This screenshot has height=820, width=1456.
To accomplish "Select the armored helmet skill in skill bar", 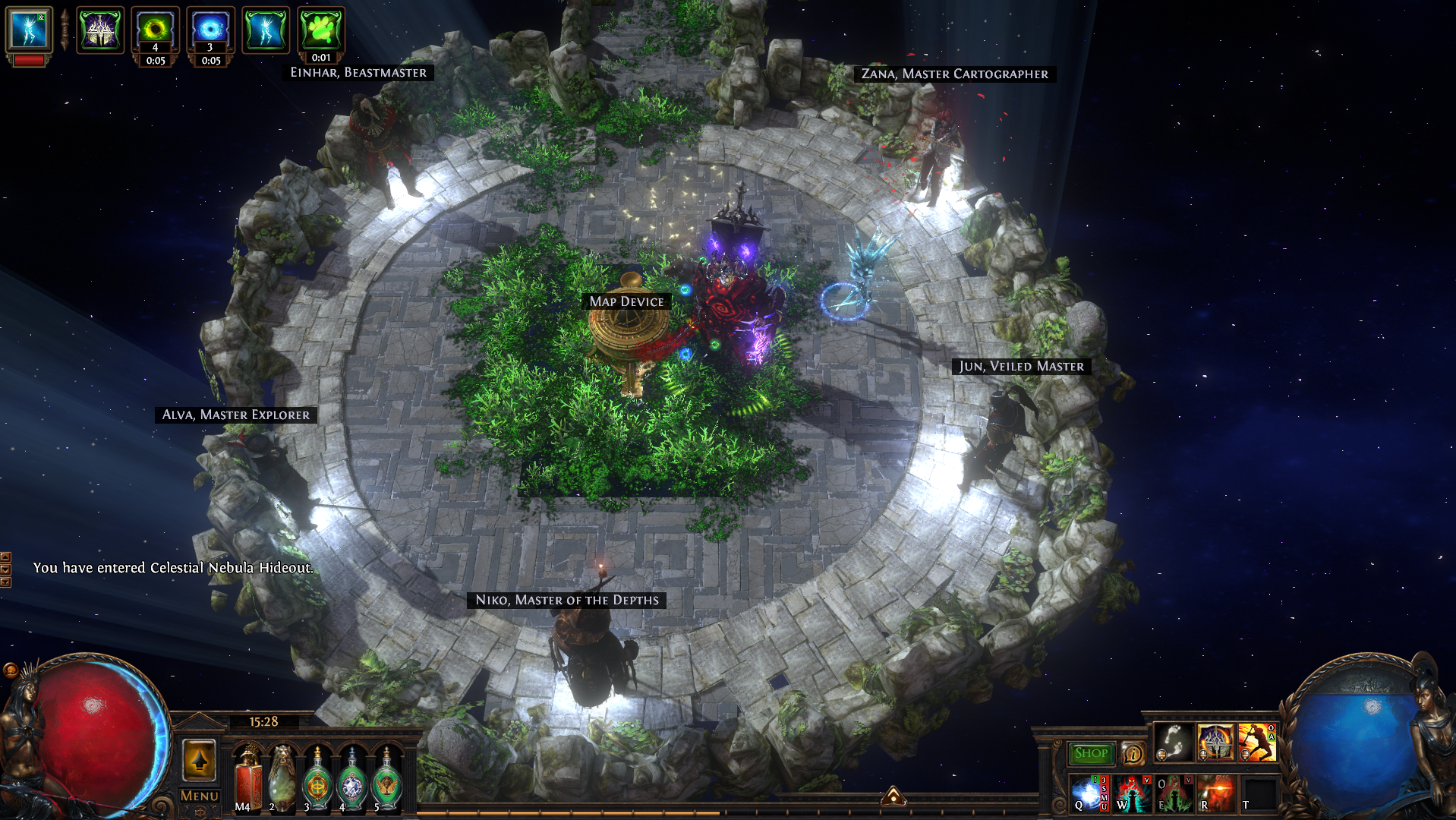I will coord(1215,741).
